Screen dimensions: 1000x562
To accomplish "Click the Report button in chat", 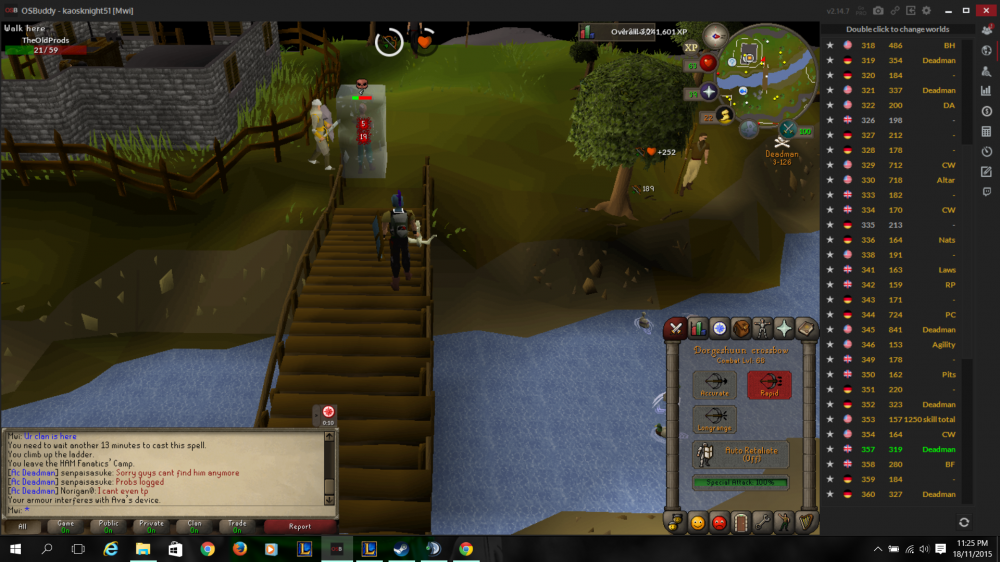I will pyautogui.click(x=299, y=525).
